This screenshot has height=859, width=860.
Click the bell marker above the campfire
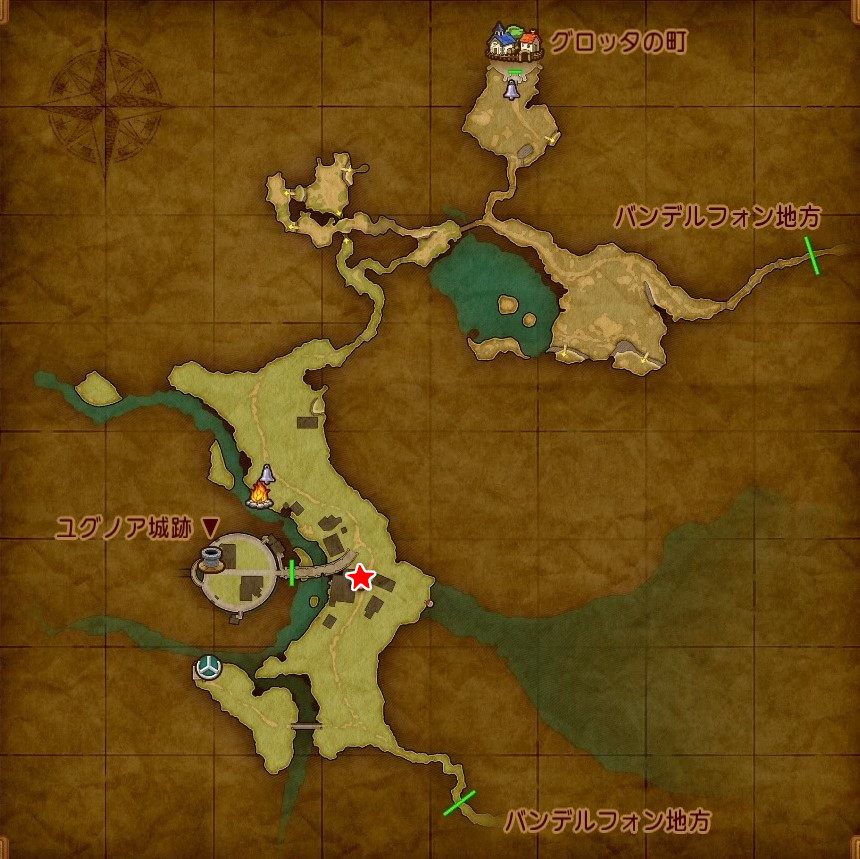coord(268,474)
